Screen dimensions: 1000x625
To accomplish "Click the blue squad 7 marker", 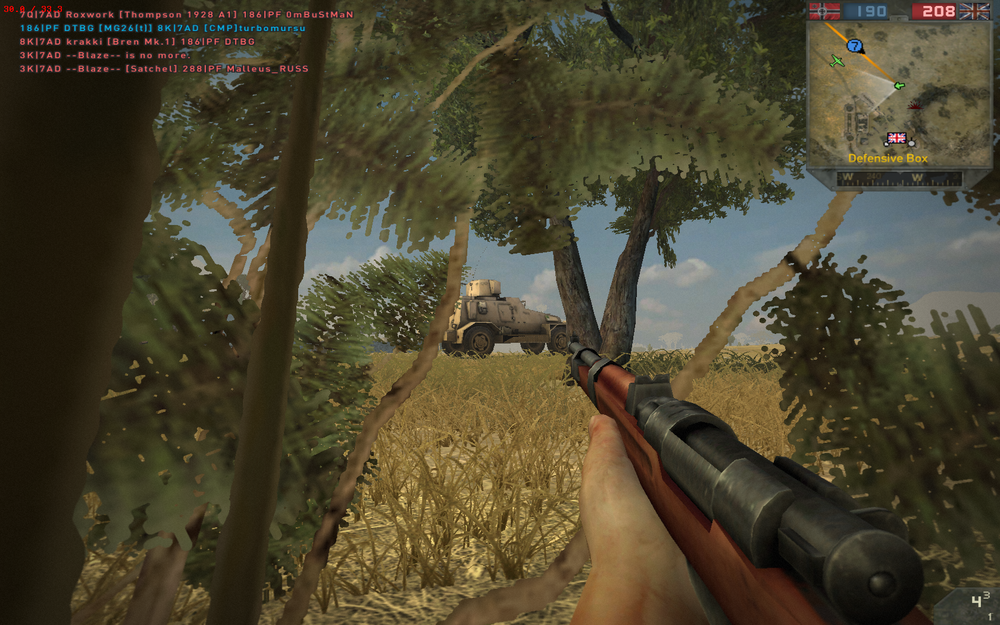I will click(x=854, y=46).
